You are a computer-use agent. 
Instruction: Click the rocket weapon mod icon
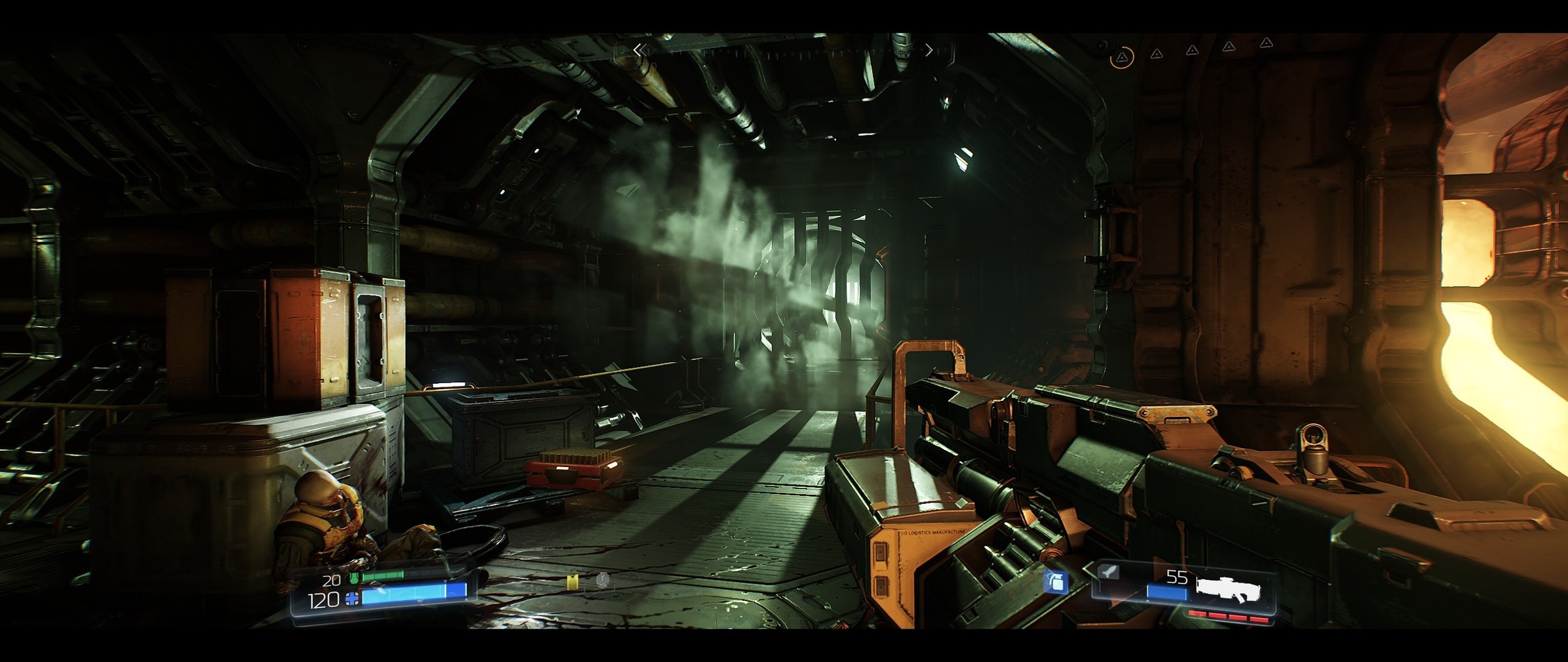(x=1108, y=572)
